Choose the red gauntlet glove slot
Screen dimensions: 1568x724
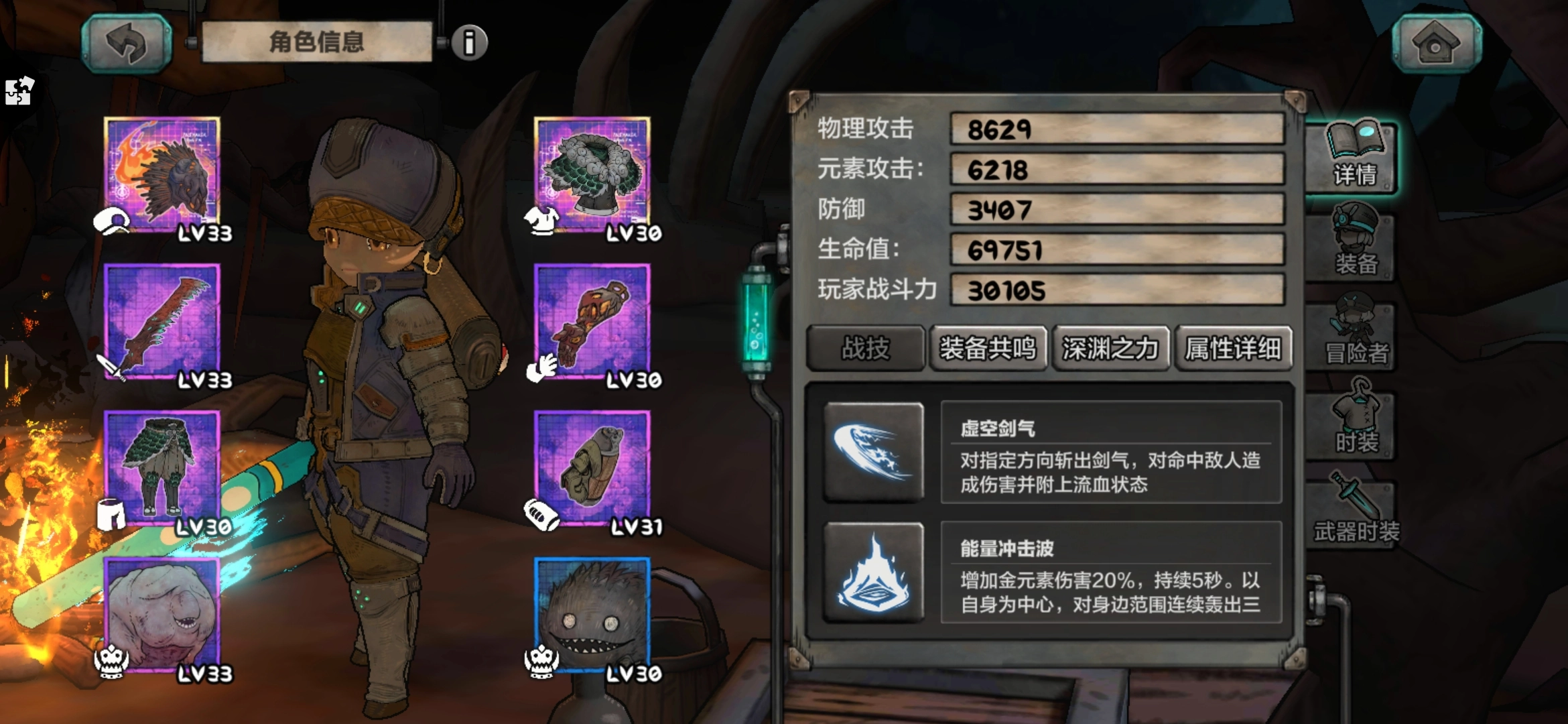[x=592, y=320]
